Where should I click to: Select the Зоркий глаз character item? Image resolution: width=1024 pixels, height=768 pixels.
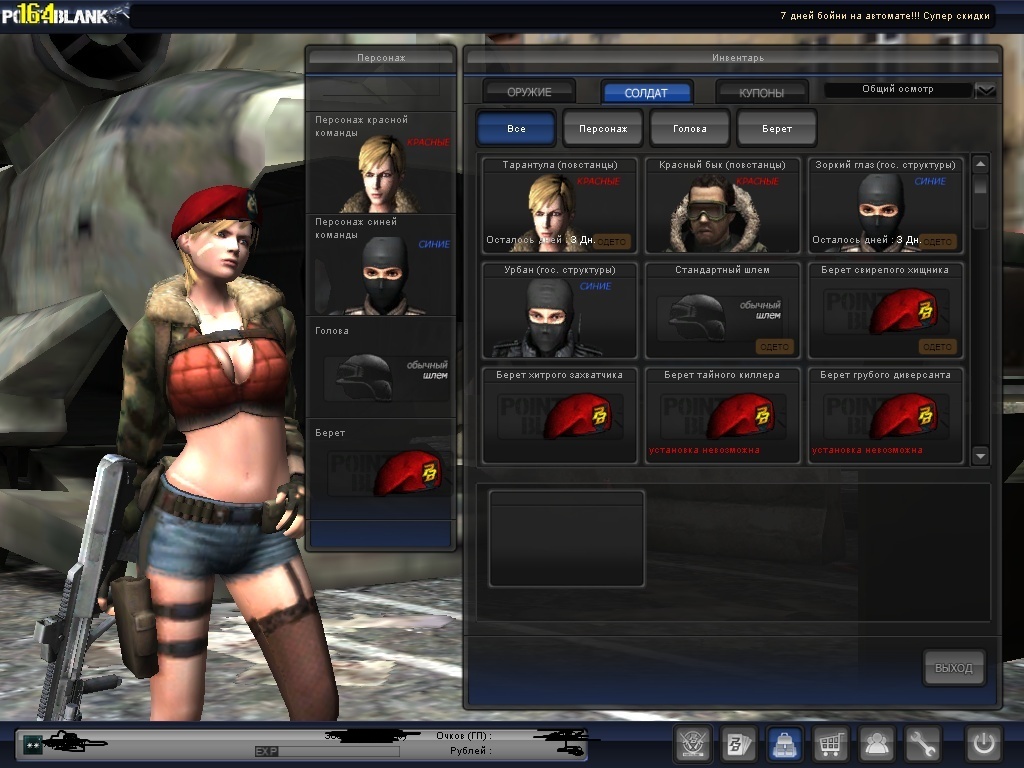(x=885, y=205)
